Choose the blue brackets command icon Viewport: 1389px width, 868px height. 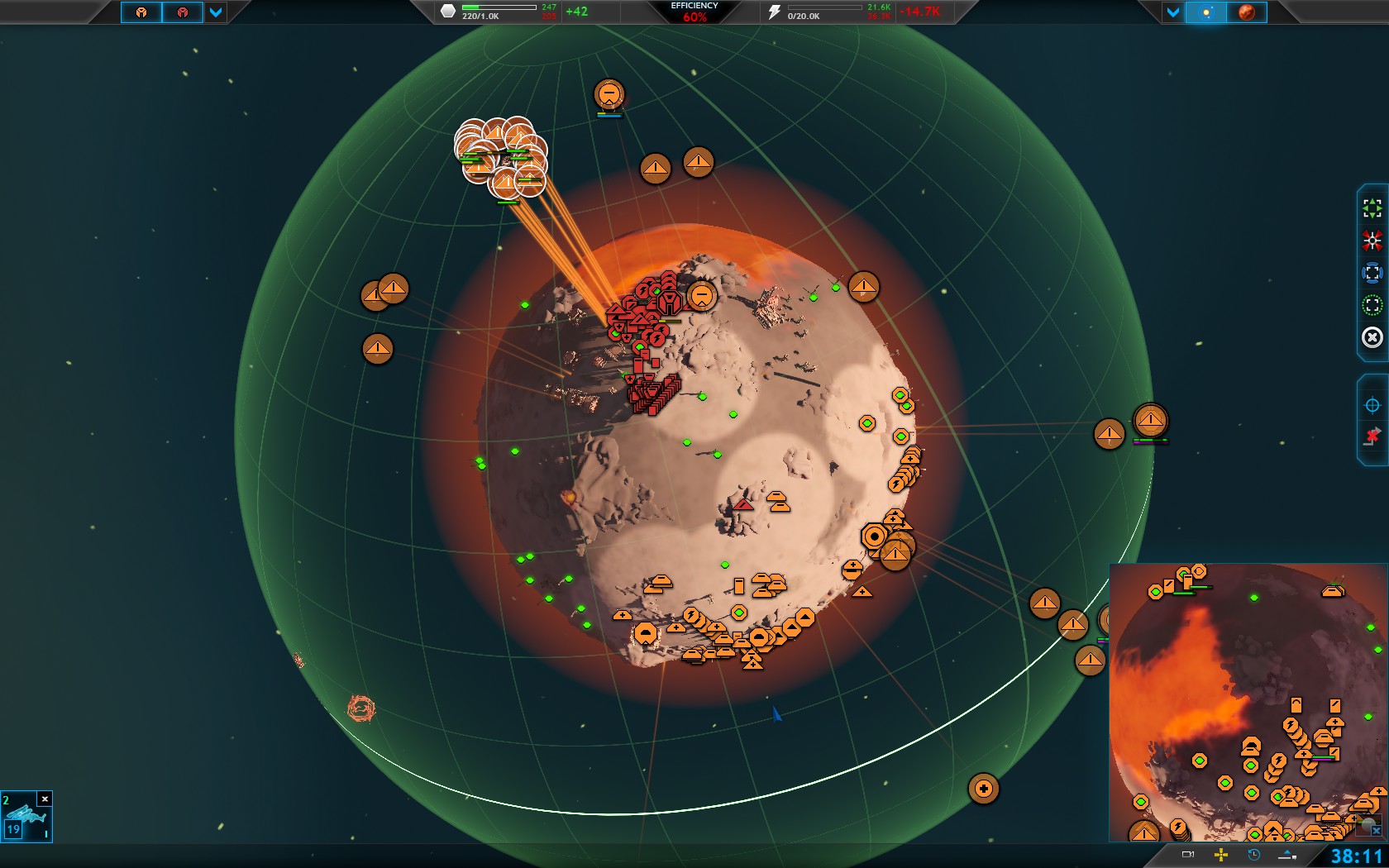(1372, 273)
